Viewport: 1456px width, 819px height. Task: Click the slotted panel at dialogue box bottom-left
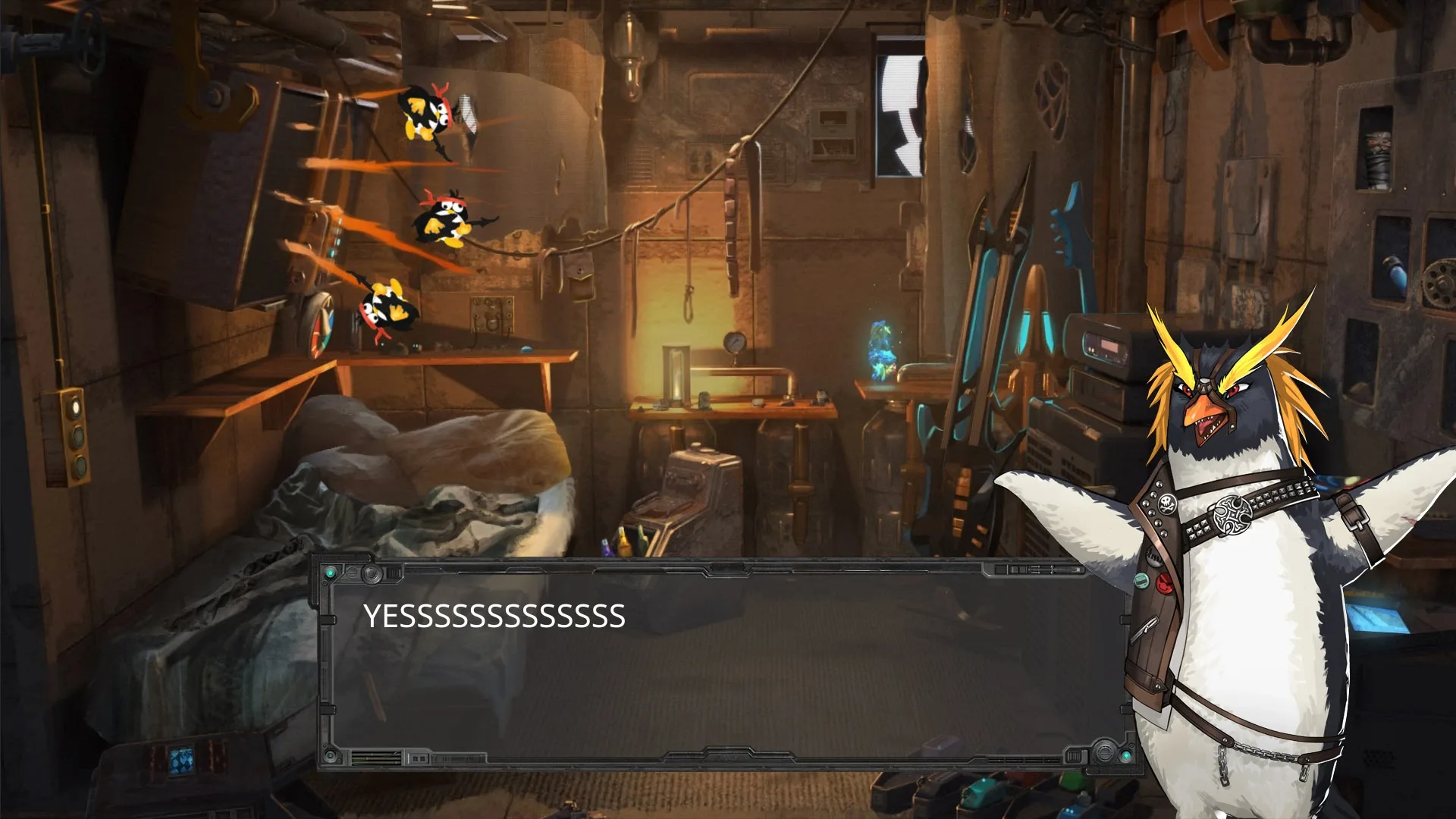[x=377, y=758]
